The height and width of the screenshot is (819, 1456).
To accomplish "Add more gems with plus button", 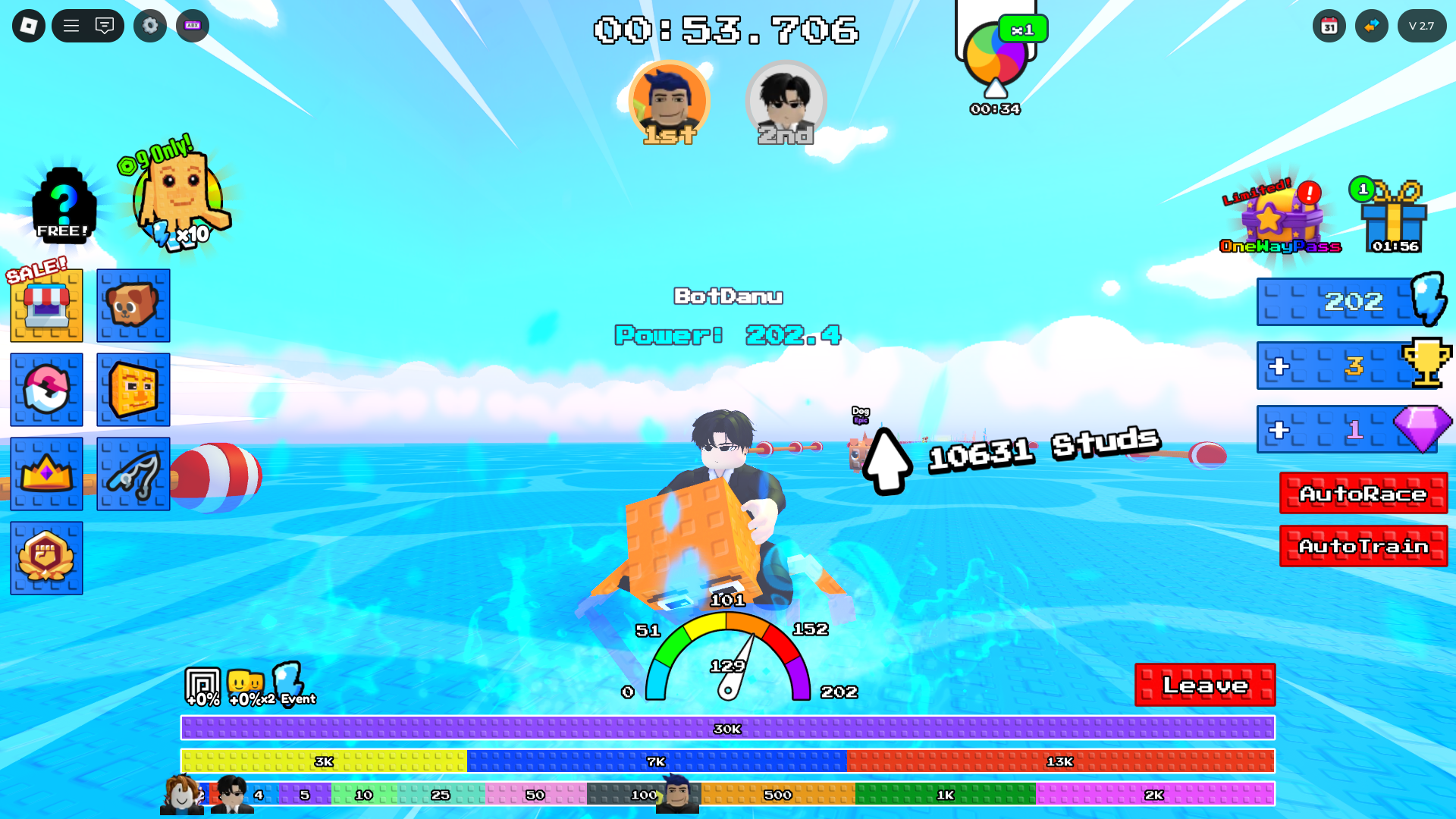I will pyautogui.click(x=1279, y=430).
